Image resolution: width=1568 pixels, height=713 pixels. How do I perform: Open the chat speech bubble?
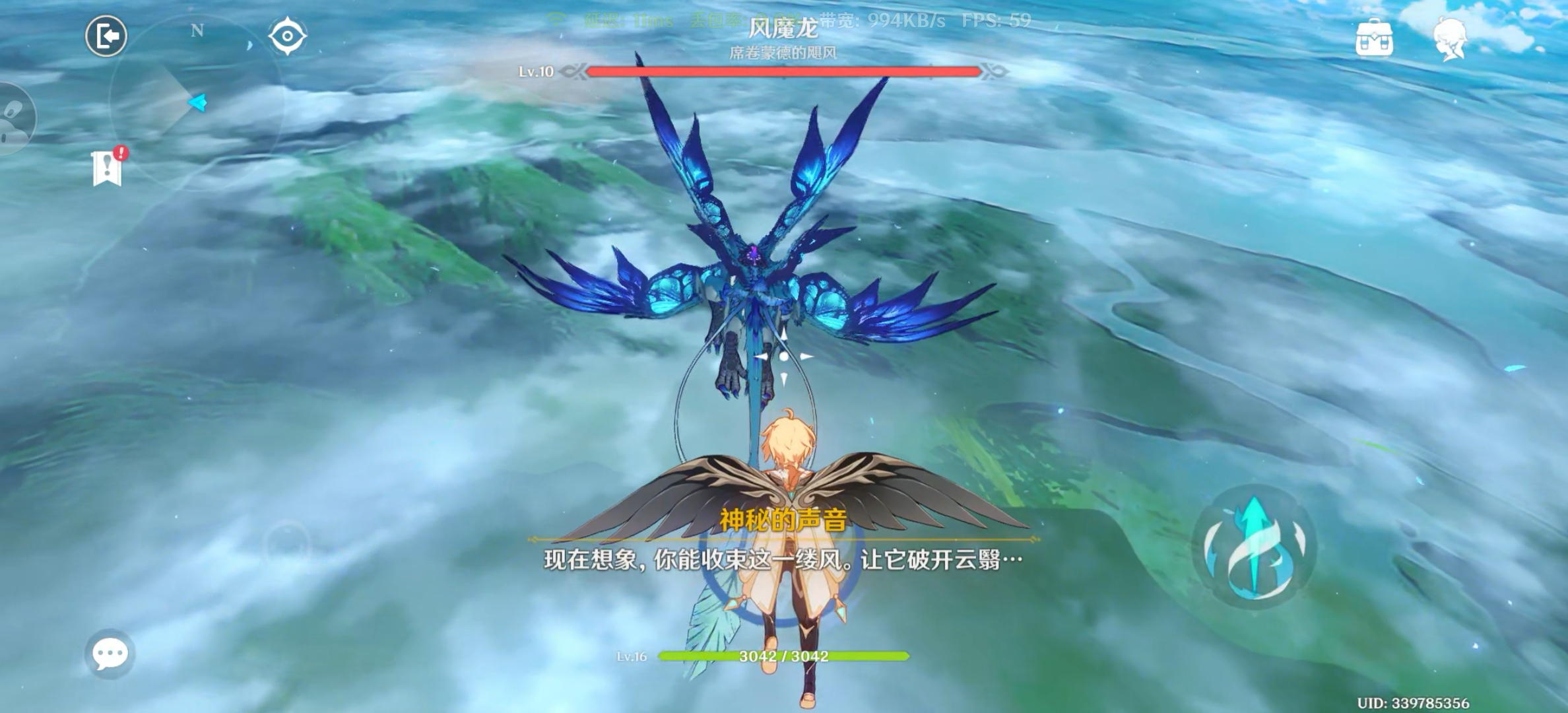pyautogui.click(x=110, y=654)
